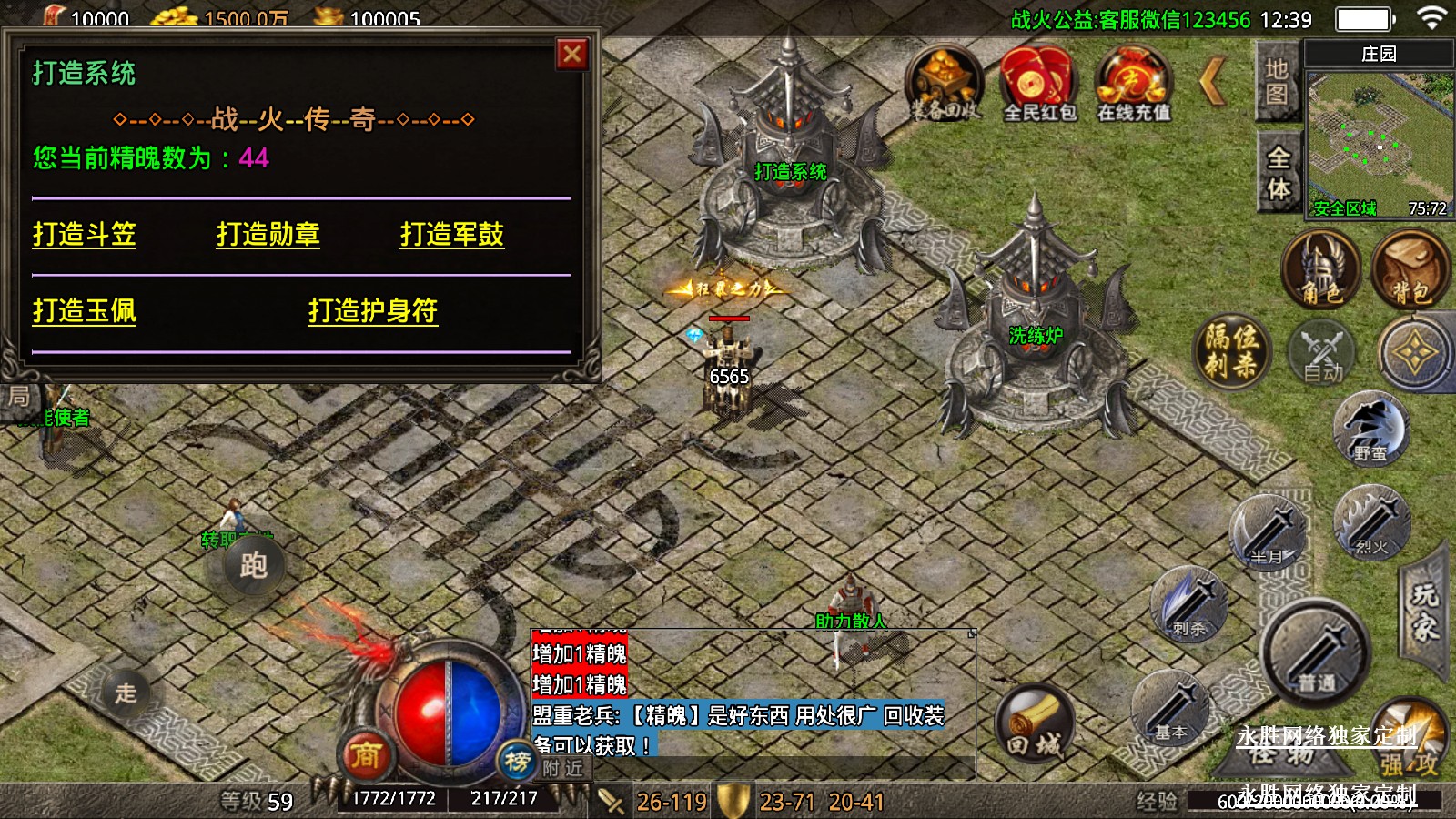Toggle the 自动 auto-battle button
The width and height of the screenshot is (1456, 819).
[1322, 353]
